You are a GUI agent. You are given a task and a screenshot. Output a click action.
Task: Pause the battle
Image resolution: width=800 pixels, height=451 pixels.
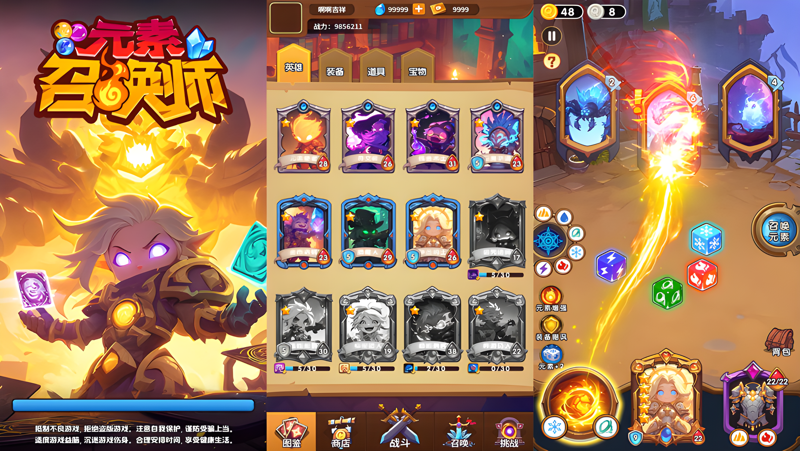click(551, 36)
